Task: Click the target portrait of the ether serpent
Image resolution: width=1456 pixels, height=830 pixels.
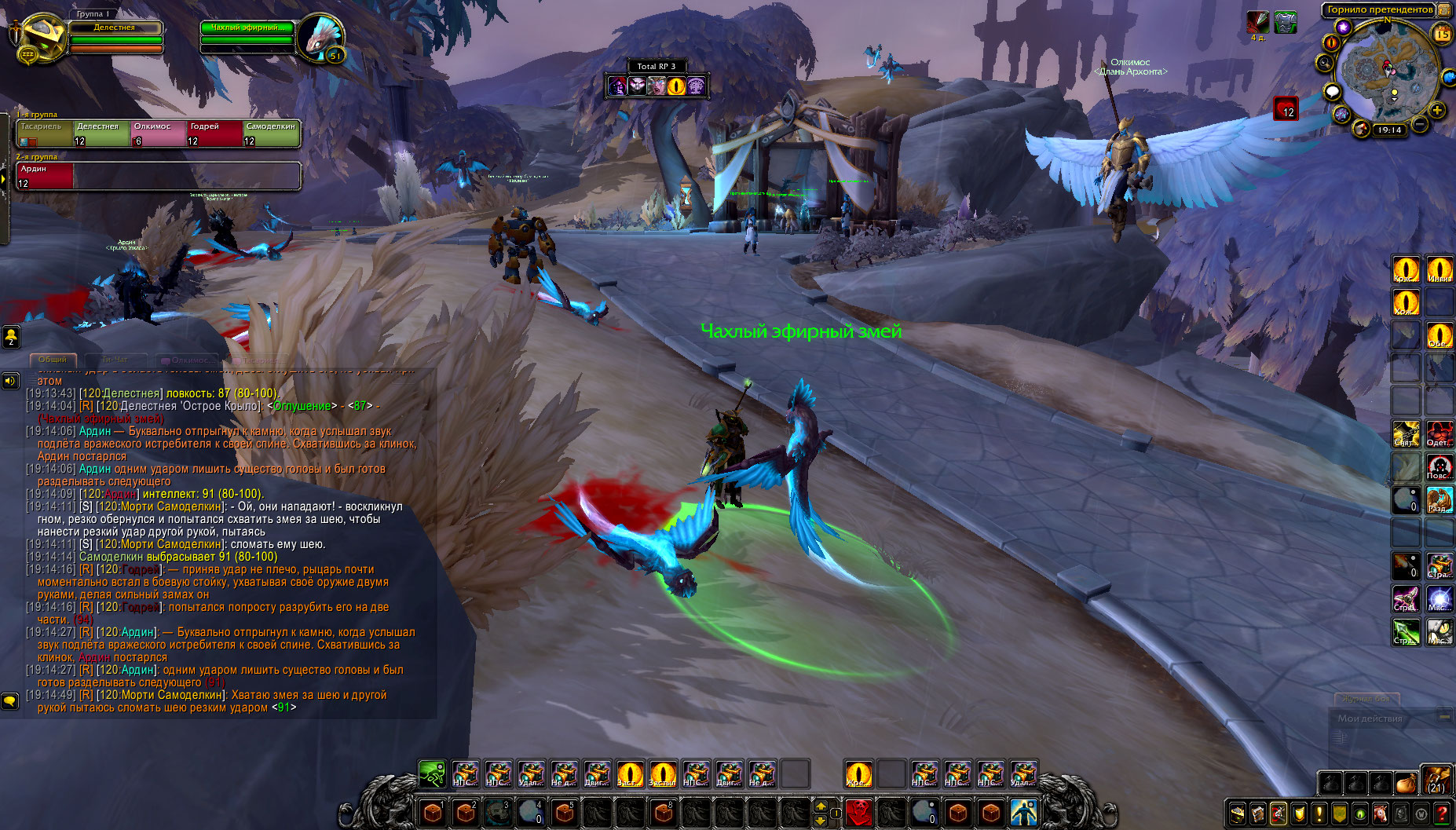Action: pyautogui.click(x=321, y=38)
